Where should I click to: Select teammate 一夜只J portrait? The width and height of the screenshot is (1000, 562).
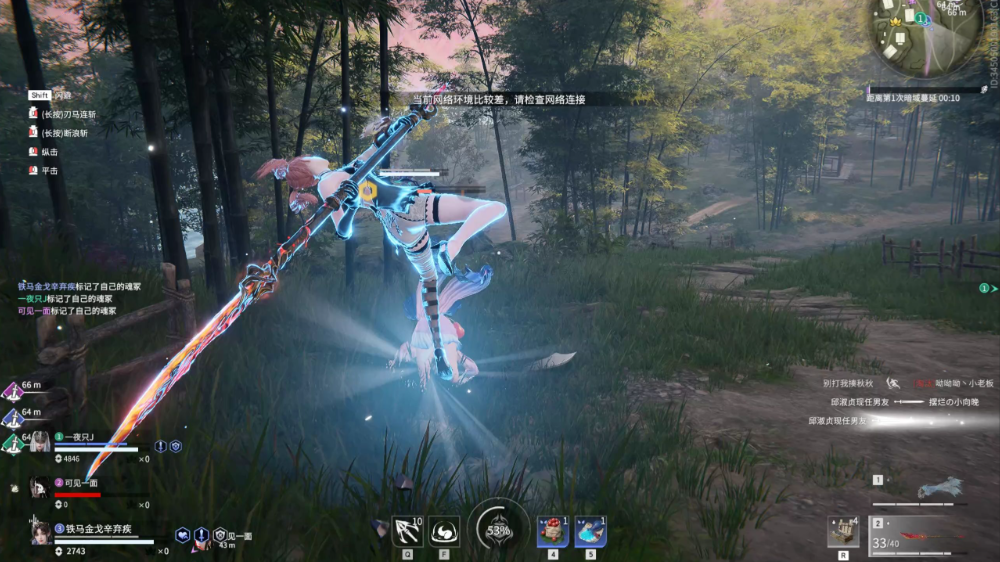click(41, 441)
